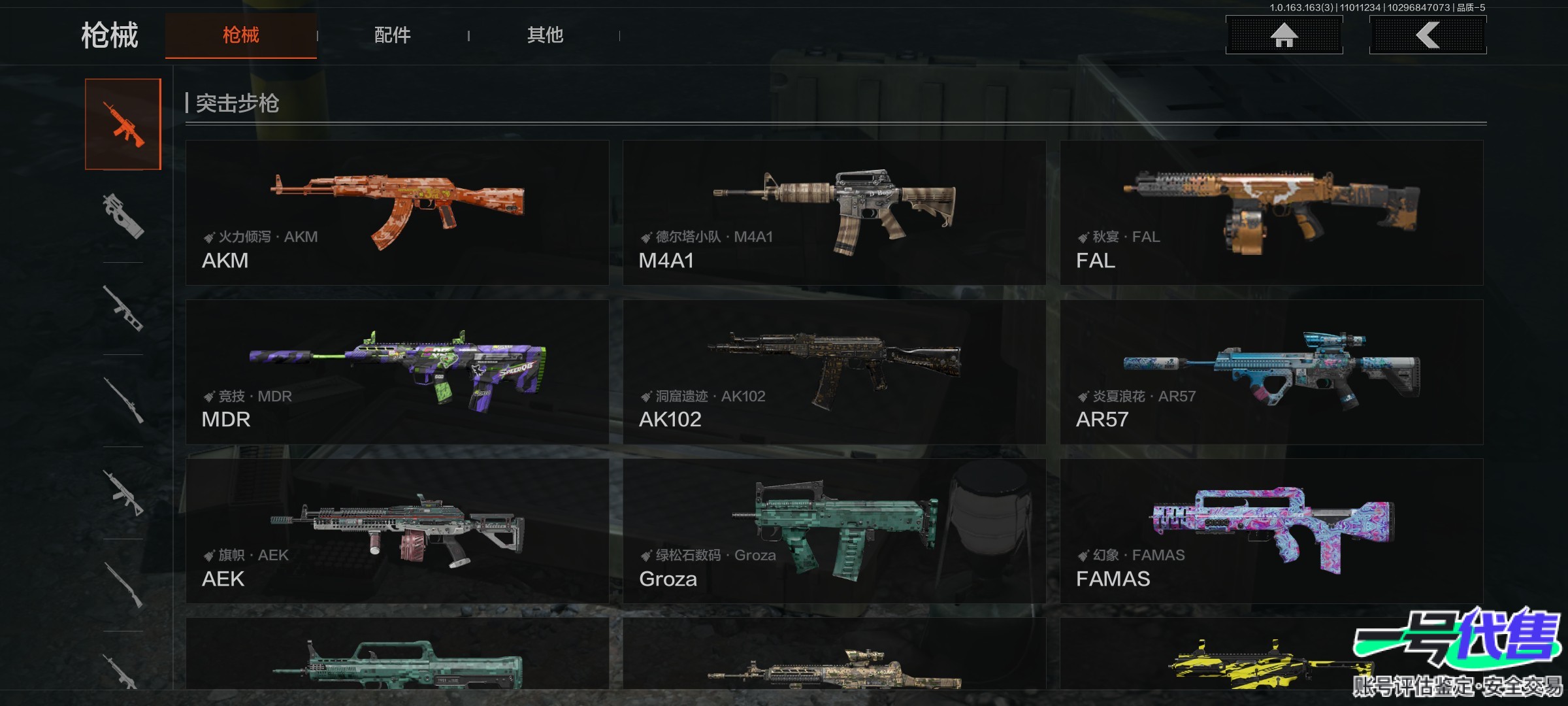This screenshot has height=706, width=1568.
Task: Click the back arrow button
Action: 1428,35
